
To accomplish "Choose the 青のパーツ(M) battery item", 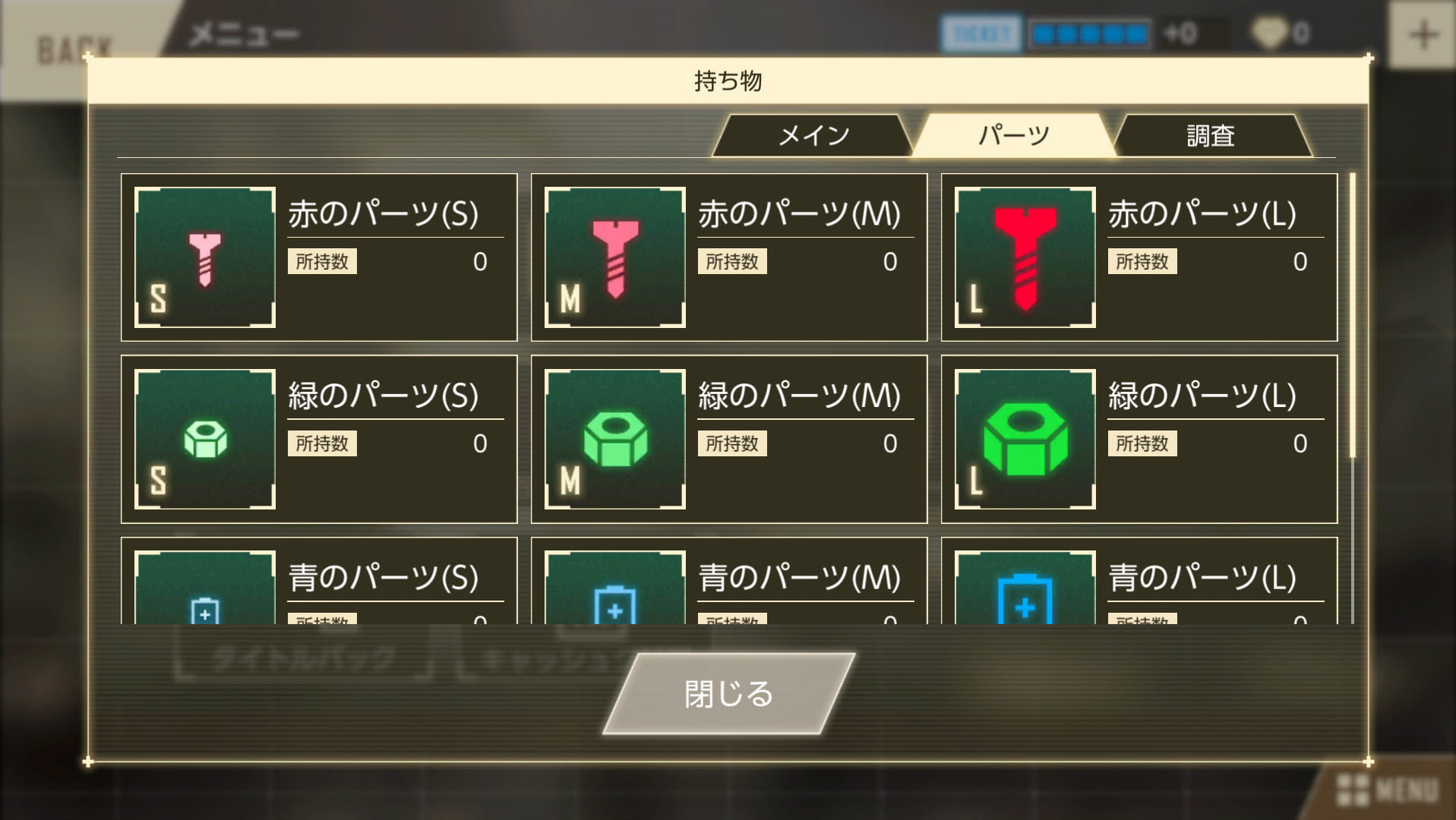I will 728,582.
